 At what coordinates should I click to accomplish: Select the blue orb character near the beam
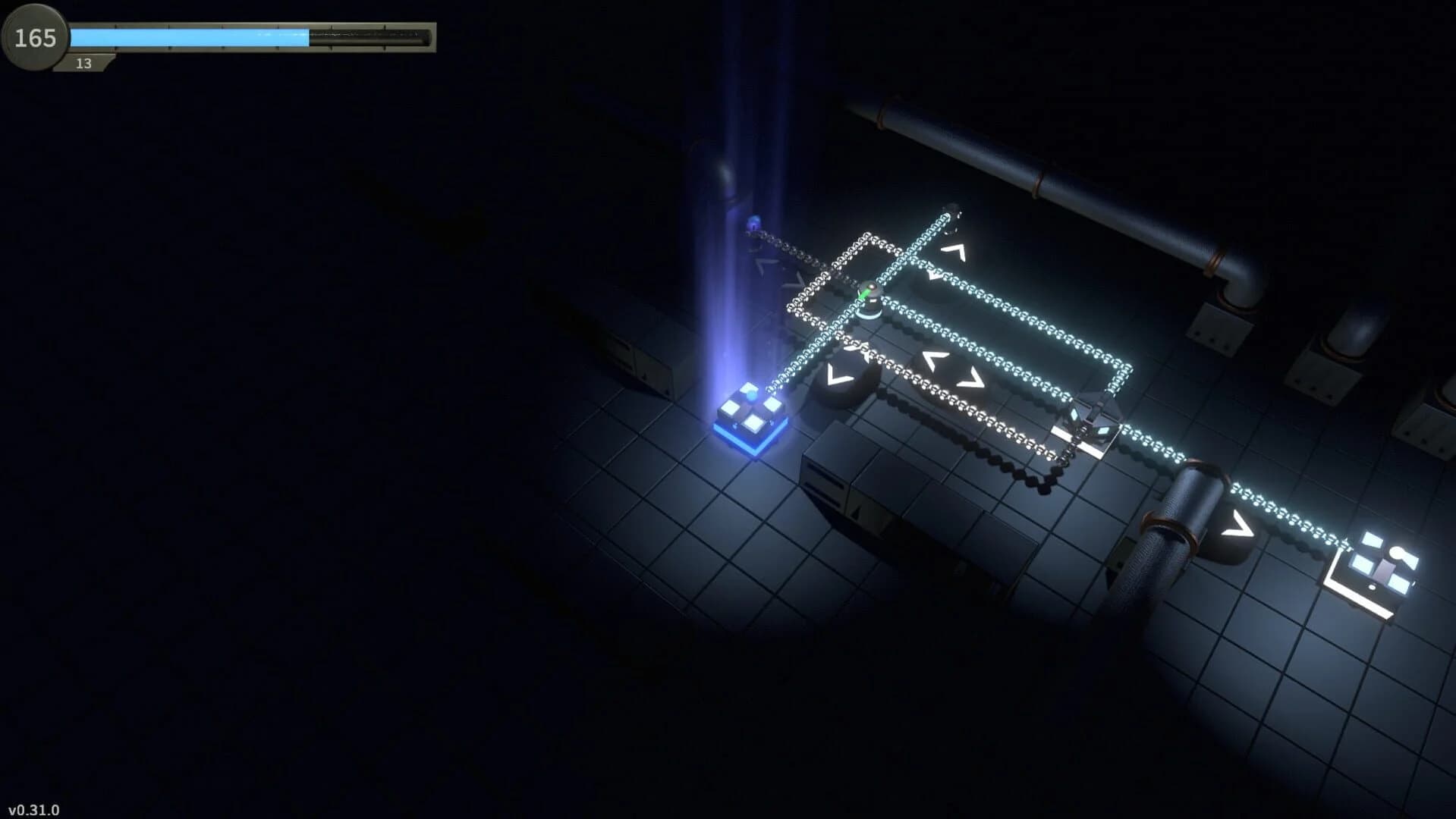coord(754,221)
